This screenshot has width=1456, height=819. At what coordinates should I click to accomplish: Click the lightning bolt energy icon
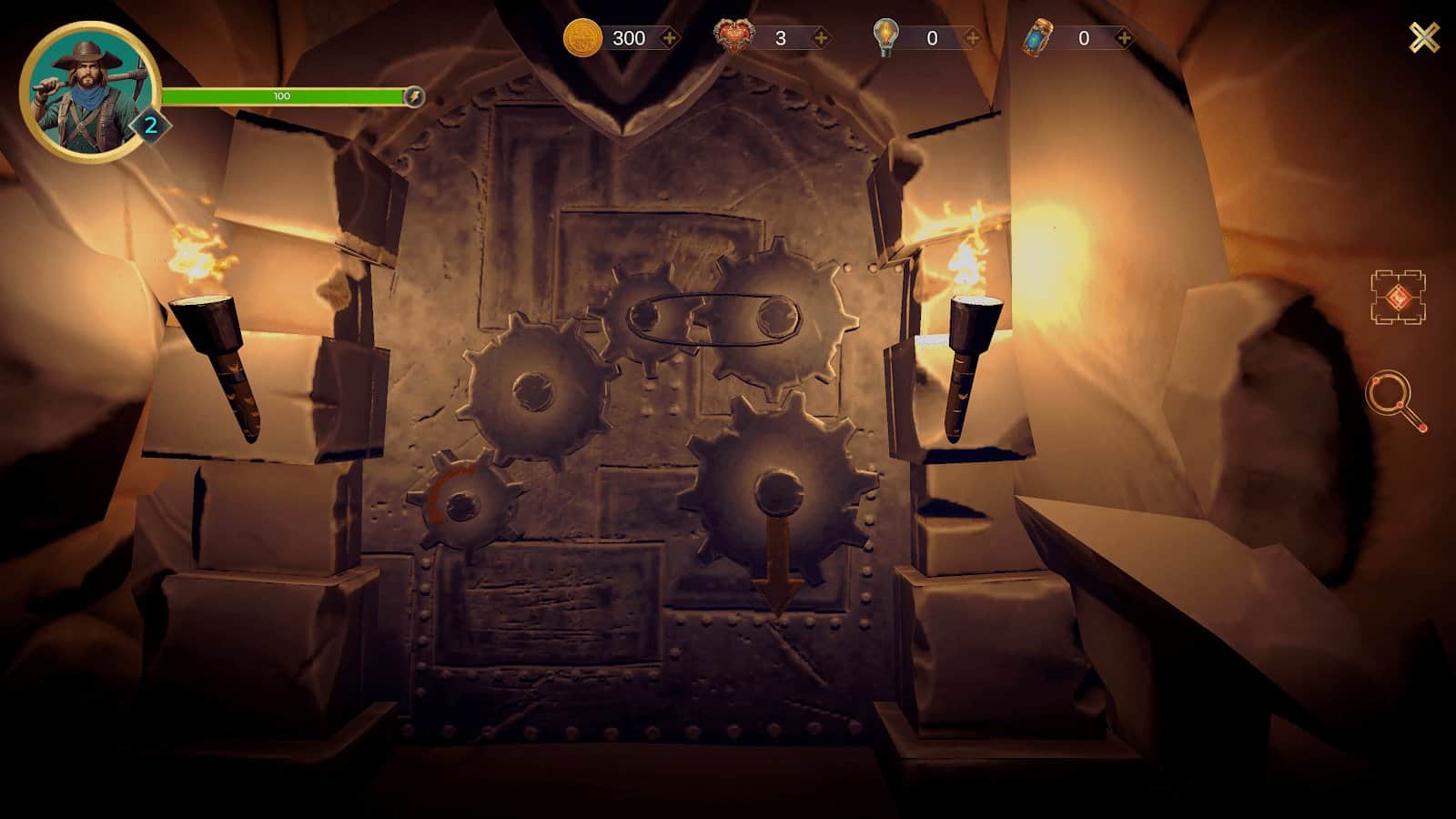tap(413, 96)
